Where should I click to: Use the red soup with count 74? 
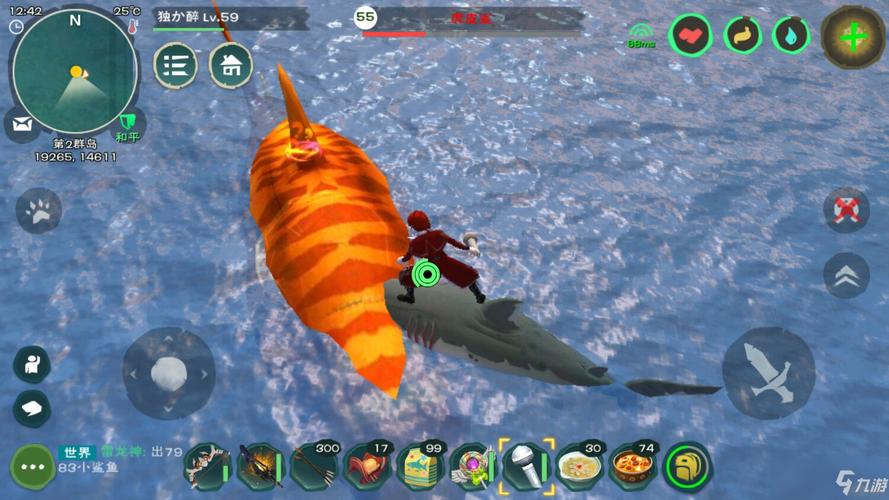tap(634, 467)
